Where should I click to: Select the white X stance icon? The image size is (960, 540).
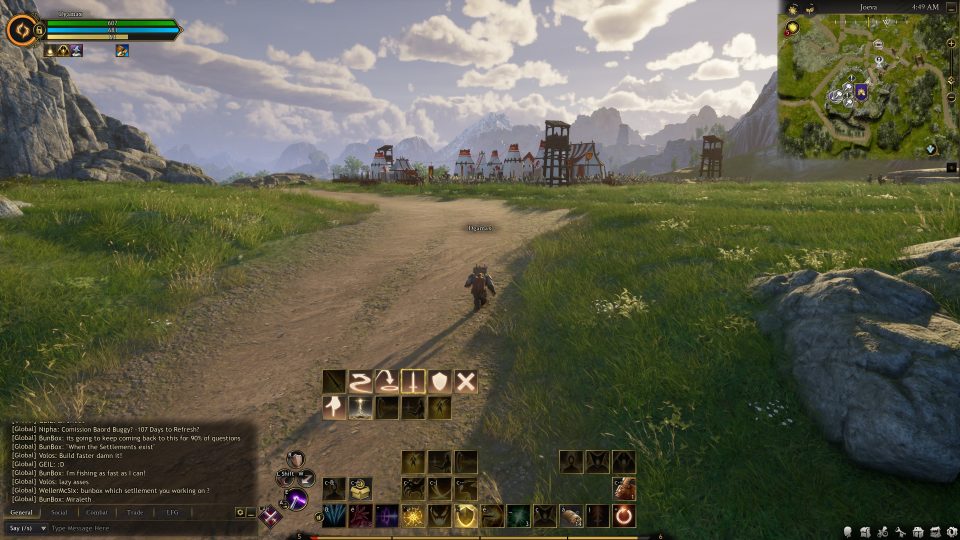466,381
